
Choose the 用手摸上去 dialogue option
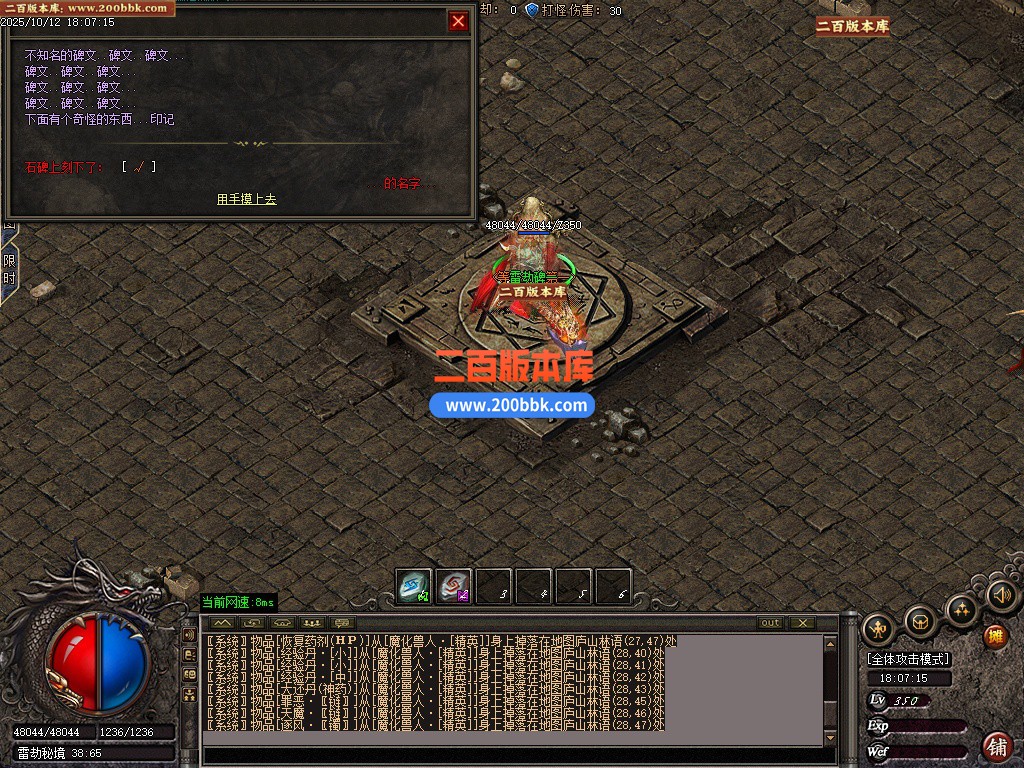246,199
